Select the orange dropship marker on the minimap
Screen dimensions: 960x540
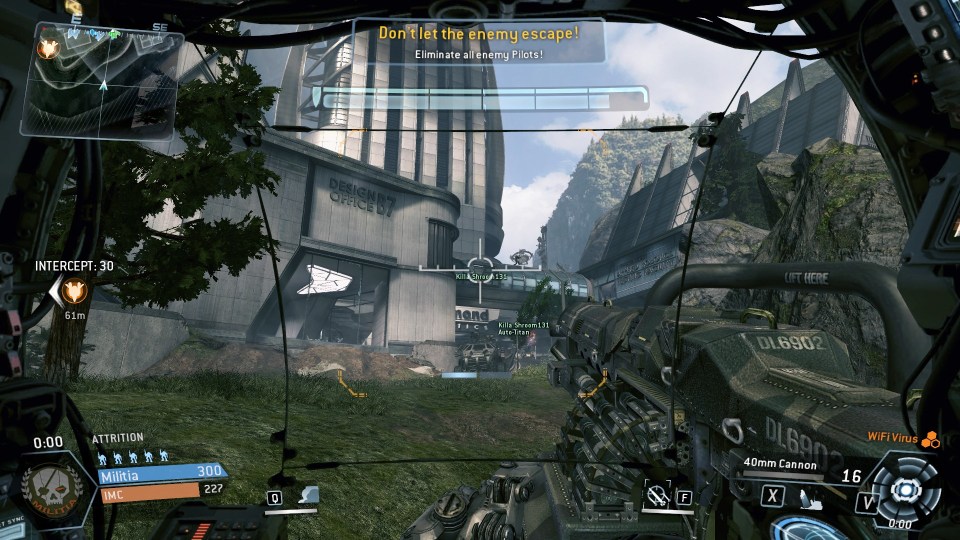point(46,47)
